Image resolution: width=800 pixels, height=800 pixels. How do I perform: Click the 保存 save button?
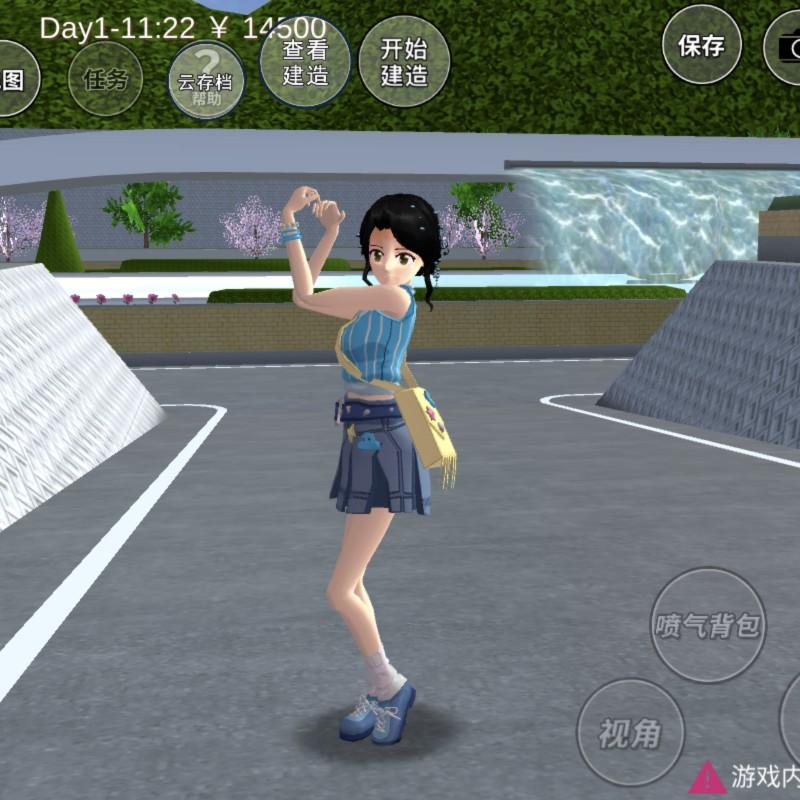pos(701,45)
